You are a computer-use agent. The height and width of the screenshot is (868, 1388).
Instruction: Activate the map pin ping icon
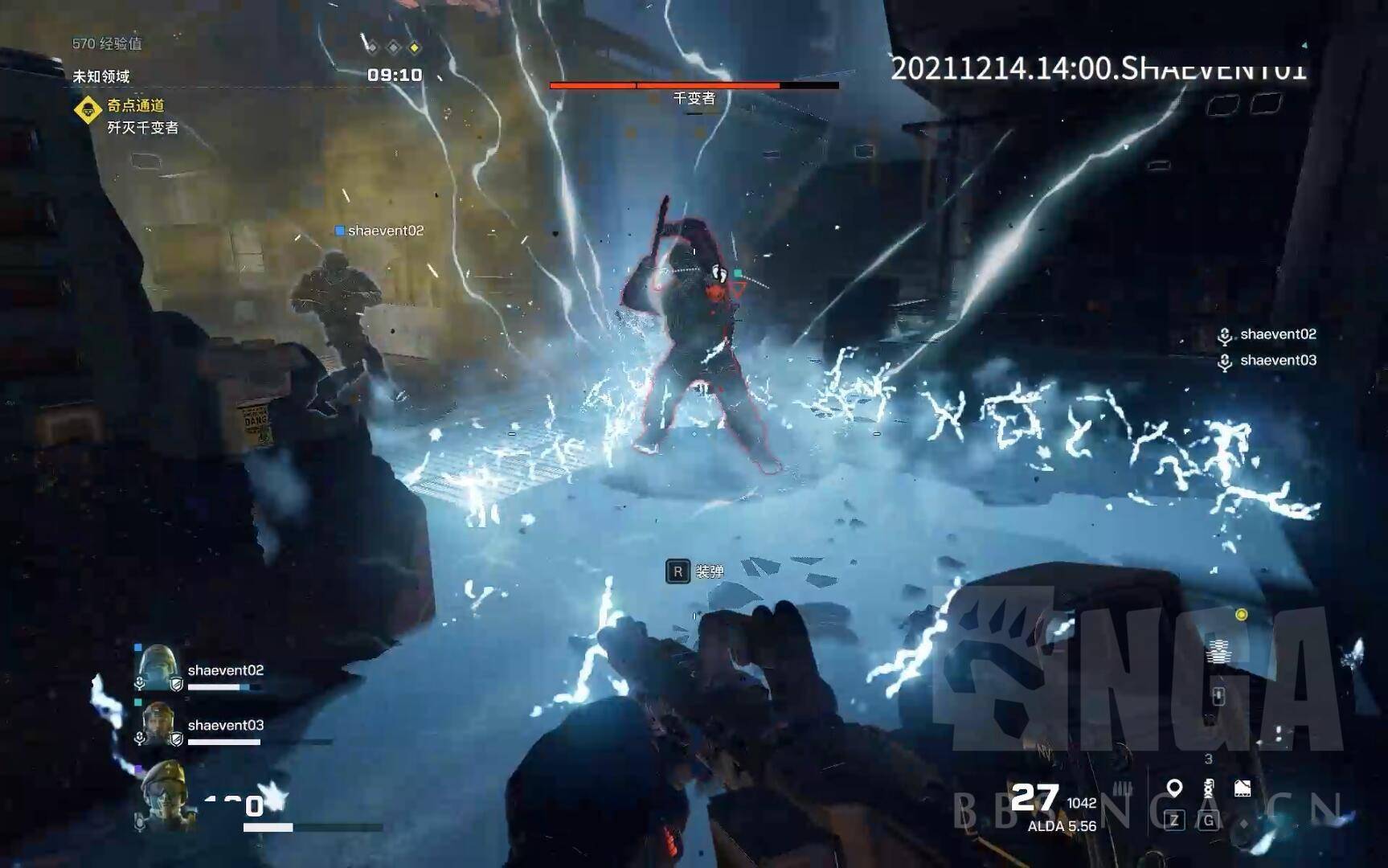pyautogui.click(x=1174, y=788)
